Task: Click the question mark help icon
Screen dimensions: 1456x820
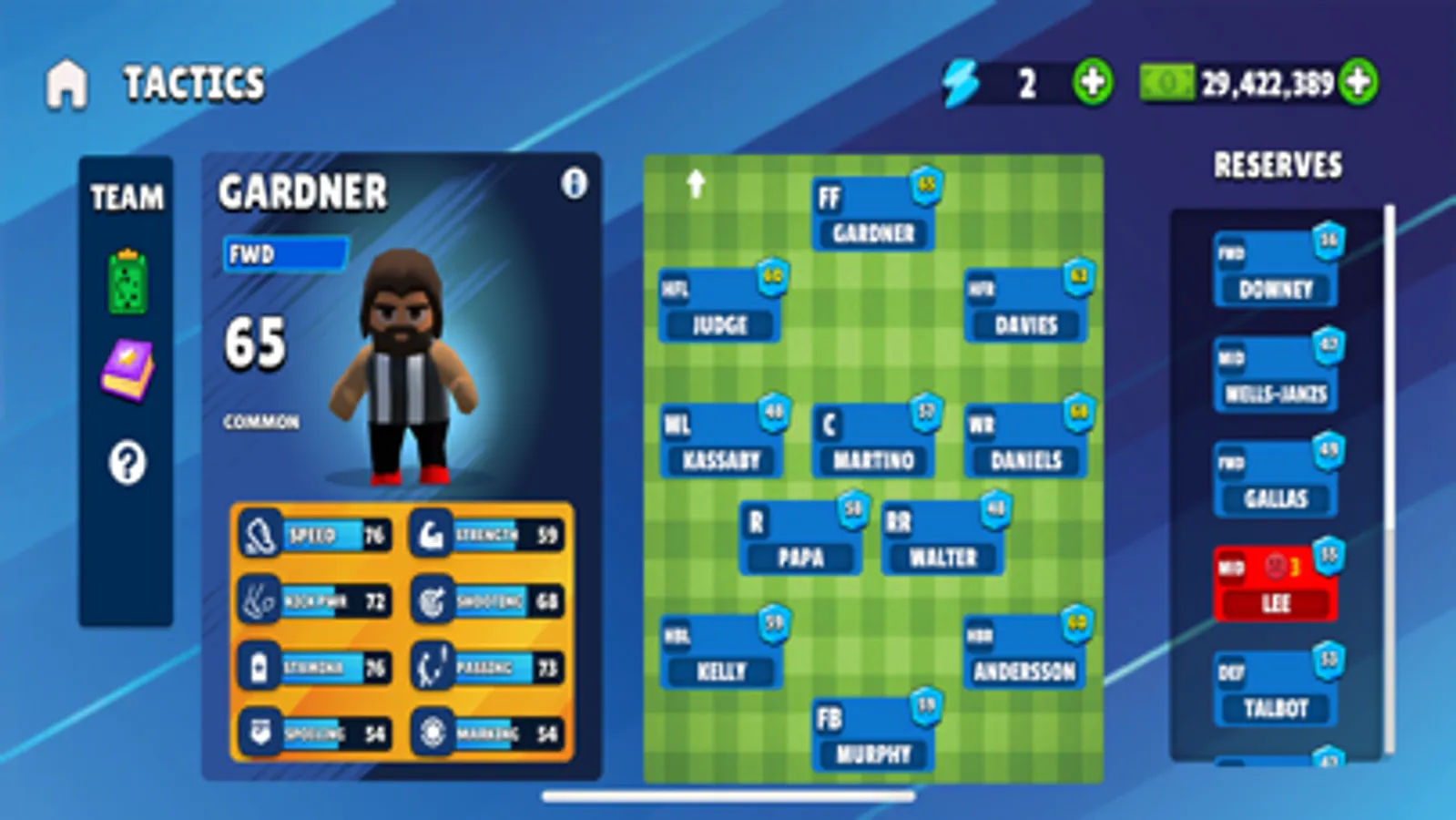Action: (127, 463)
